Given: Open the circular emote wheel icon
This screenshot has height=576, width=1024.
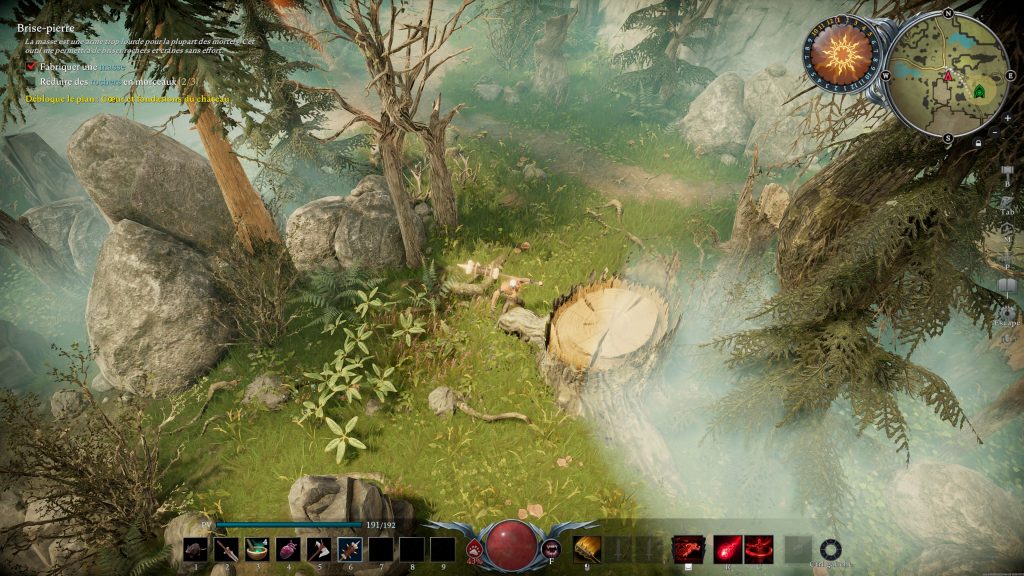Looking at the screenshot, I should (x=830, y=549).
